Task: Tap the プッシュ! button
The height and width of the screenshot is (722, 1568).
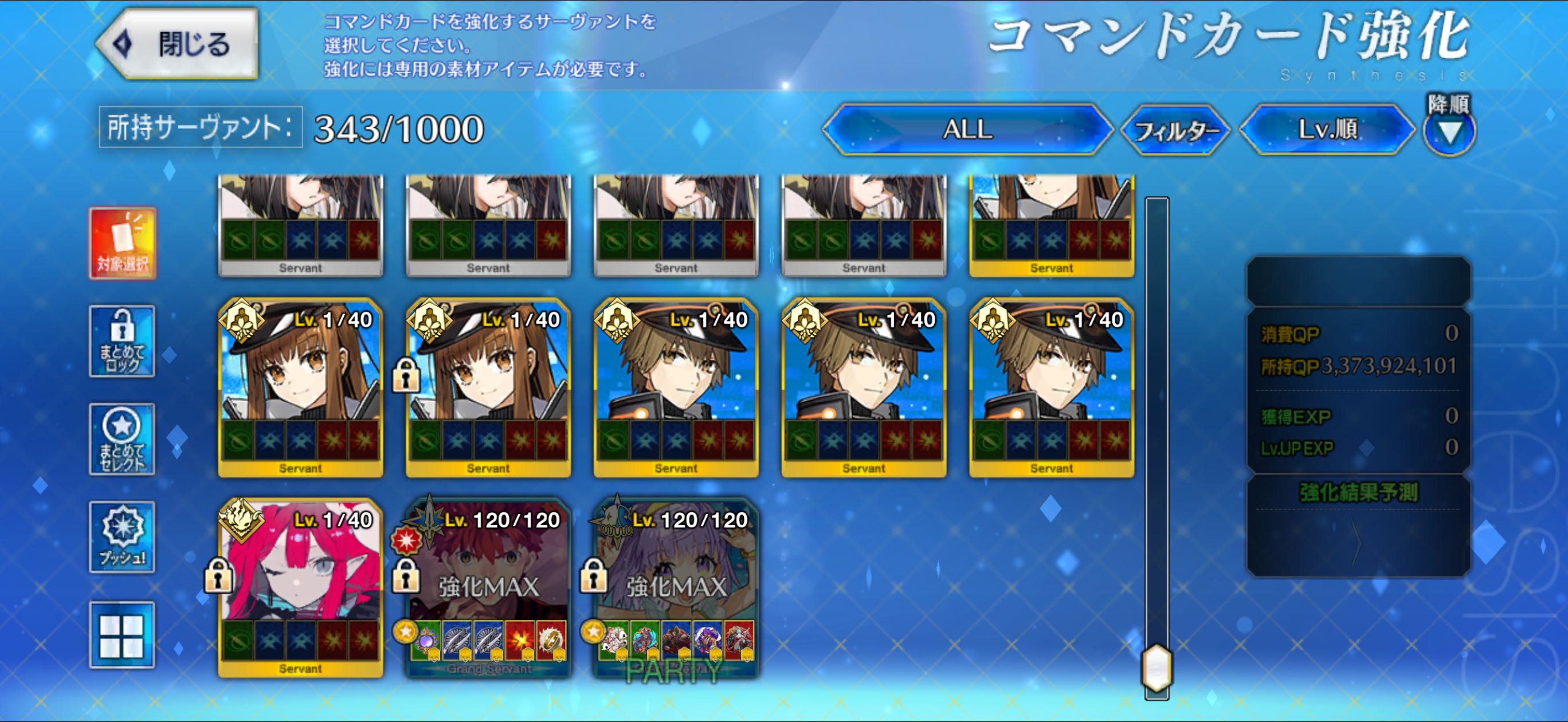Action: [x=122, y=537]
